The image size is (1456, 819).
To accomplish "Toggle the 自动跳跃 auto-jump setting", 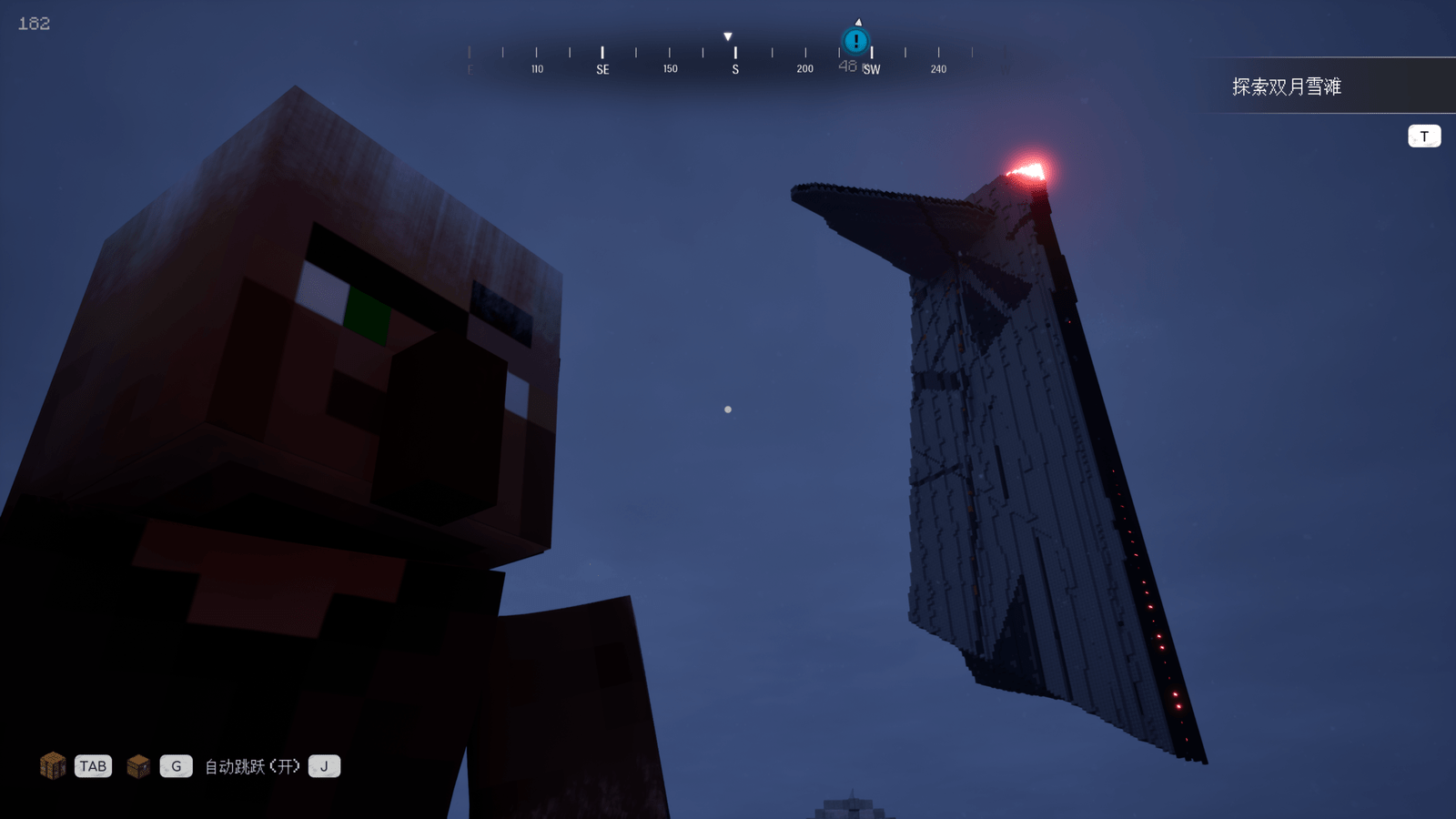I will pyautogui.click(x=251, y=767).
